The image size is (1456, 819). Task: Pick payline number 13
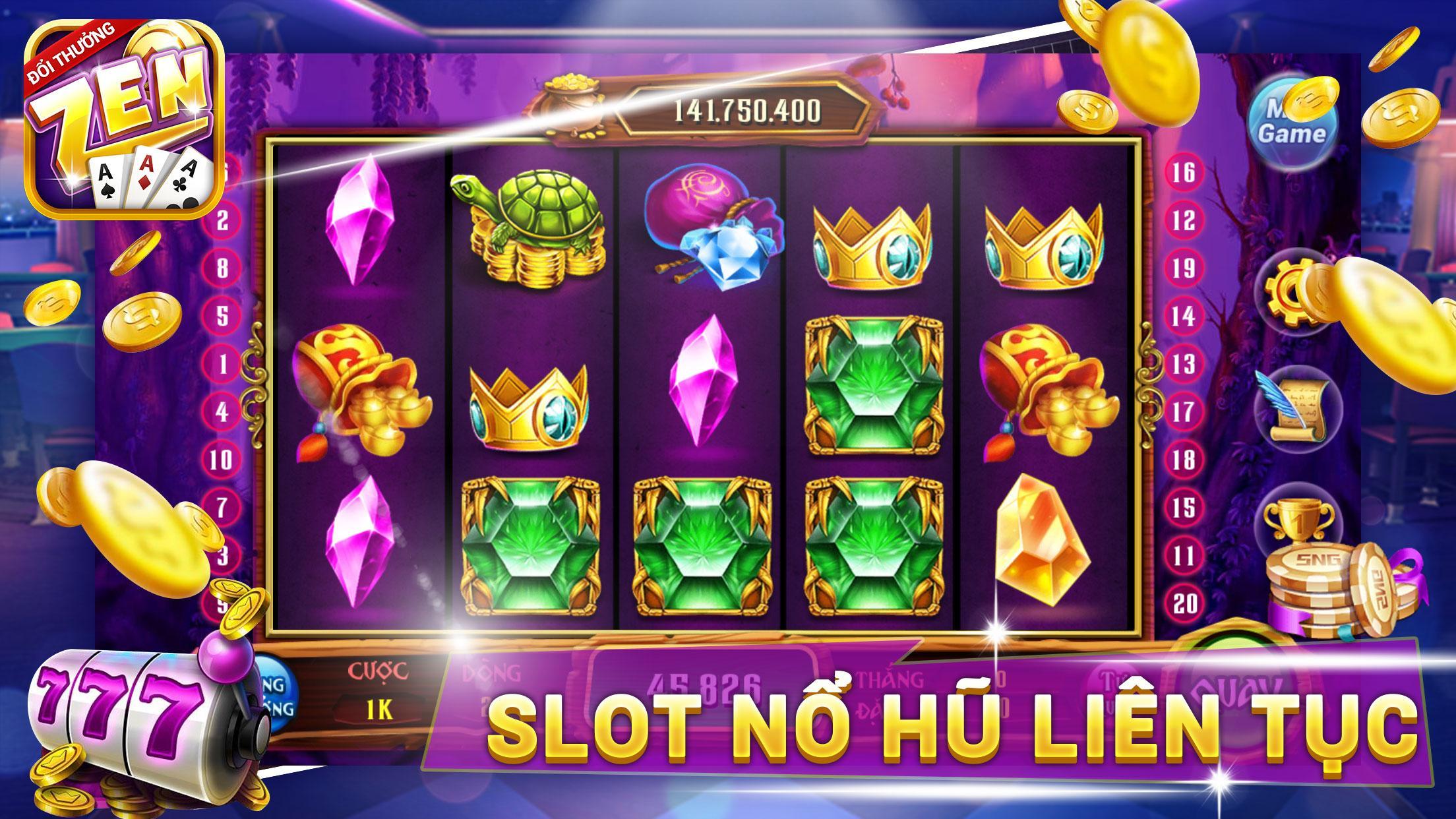[x=1184, y=364]
